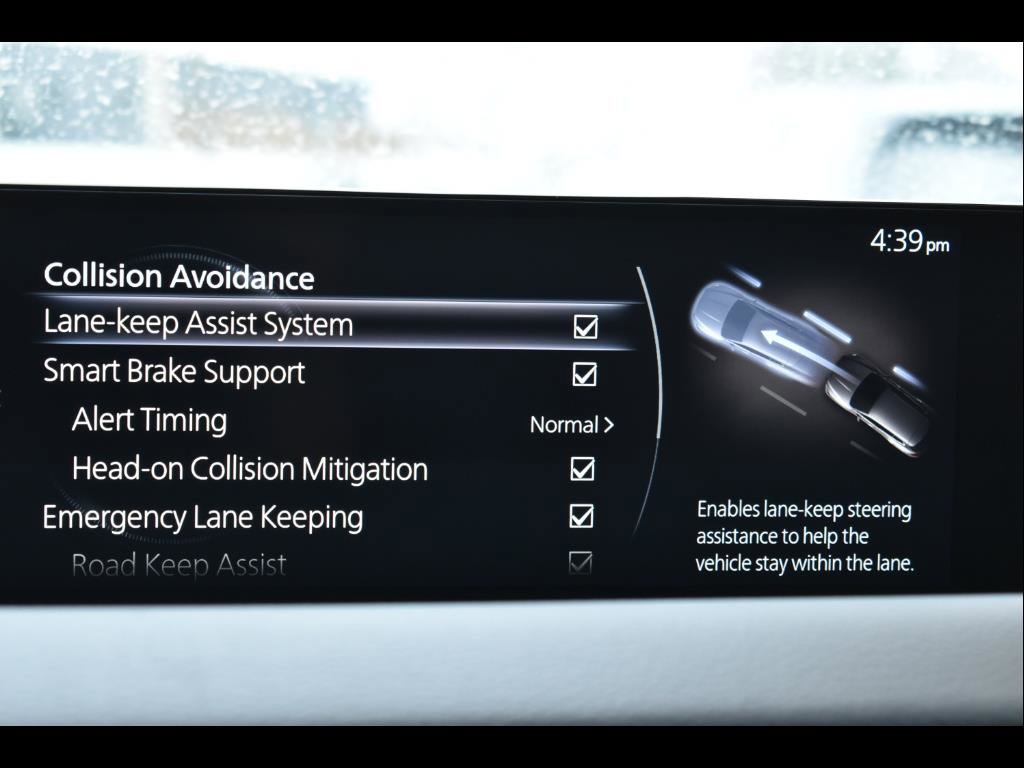Select the Emergency Lane Keeping row
This screenshot has width=1024, height=768.
(x=202, y=517)
